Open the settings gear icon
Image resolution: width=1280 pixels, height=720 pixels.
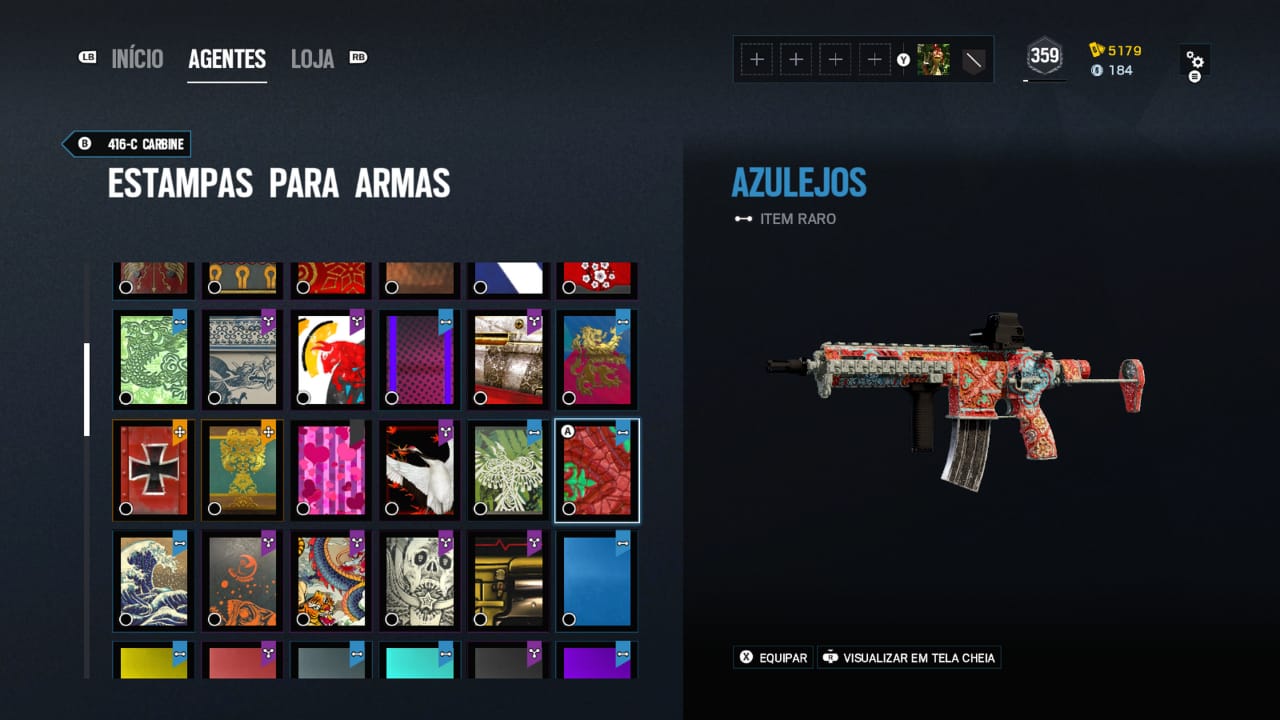[x=1195, y=55]
